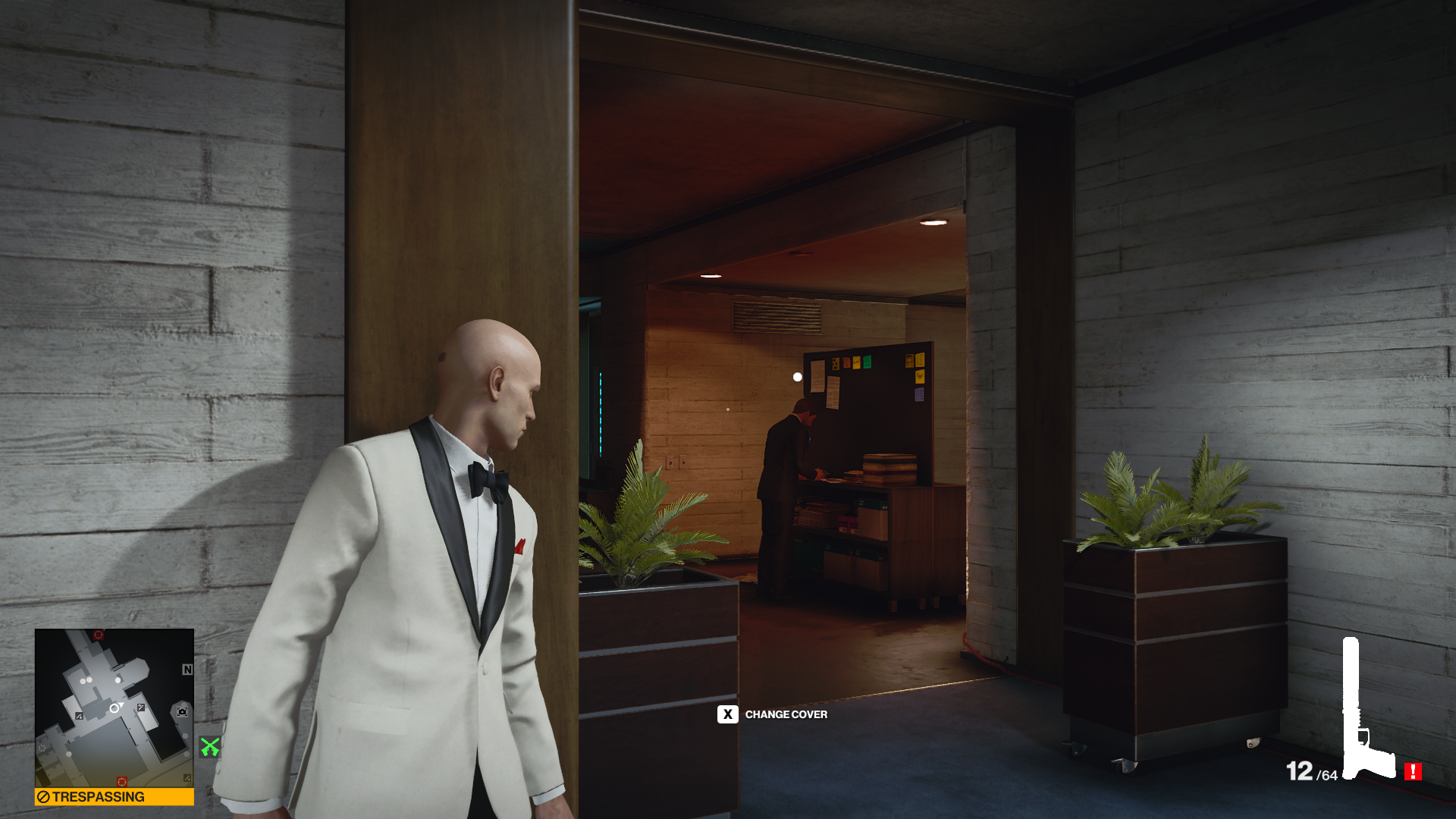Screen dimensions: 1456x819
Task: Click the green crossed pistols combat indicator
Action: [x=210, y=746]
